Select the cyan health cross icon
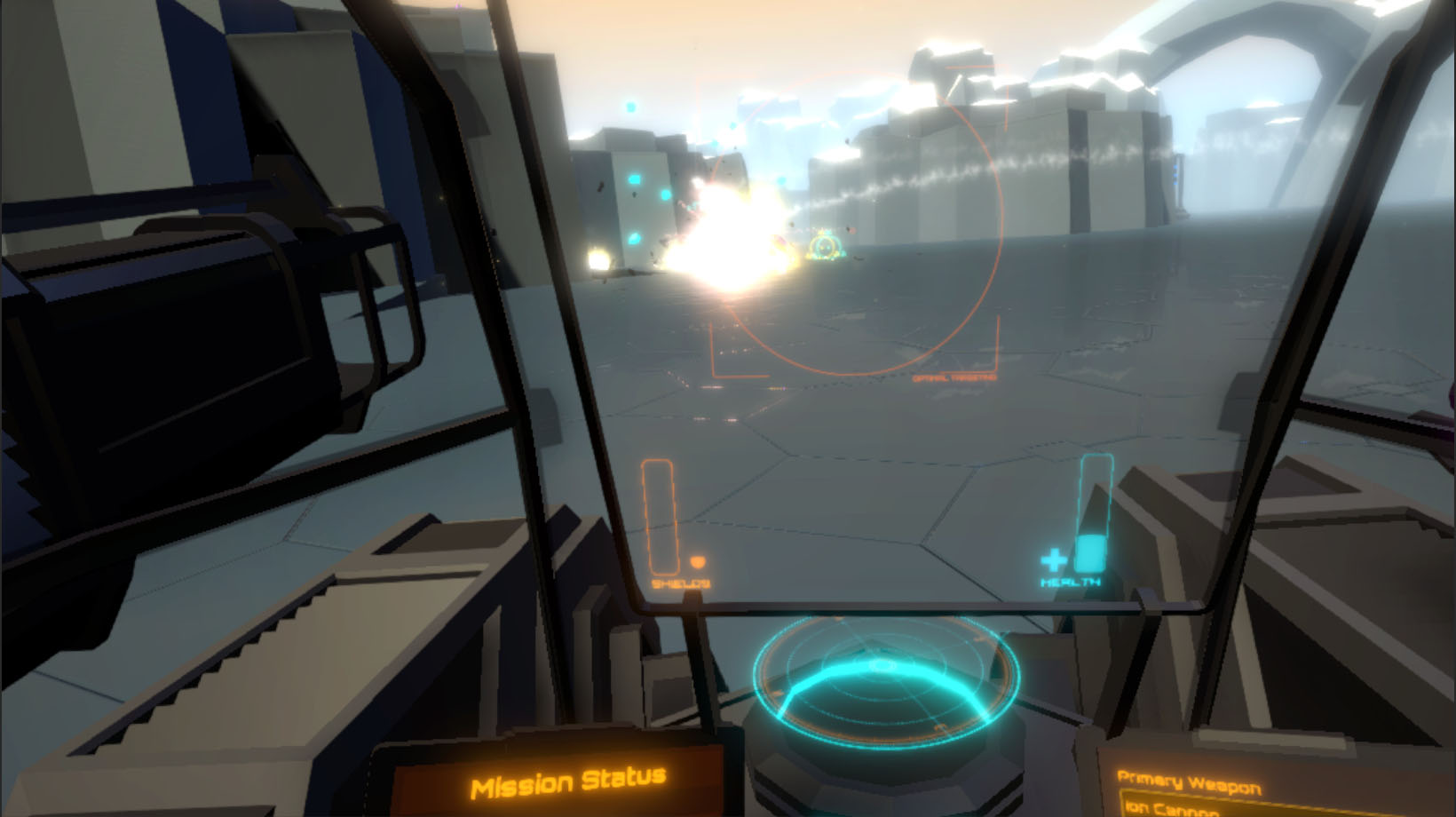 pyautogui.click(x=1052, y=559)
